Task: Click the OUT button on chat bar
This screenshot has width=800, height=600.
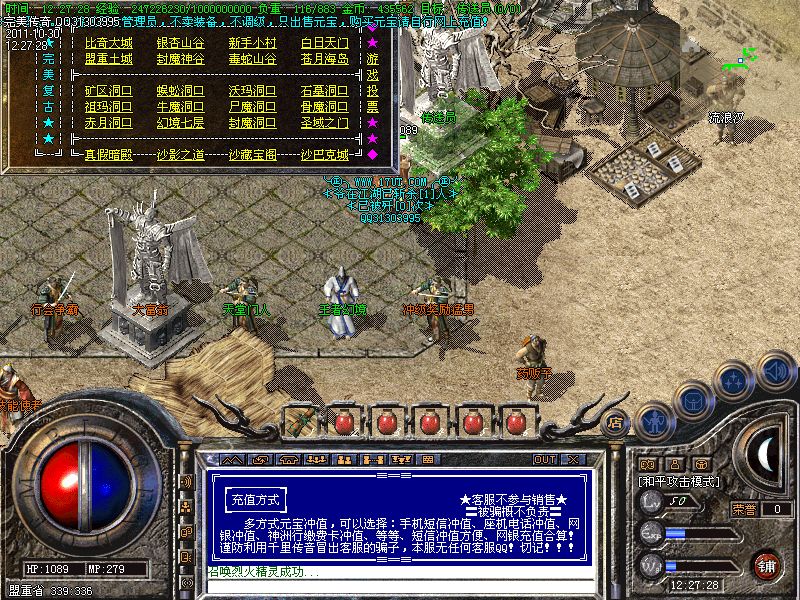Action: 545,460
